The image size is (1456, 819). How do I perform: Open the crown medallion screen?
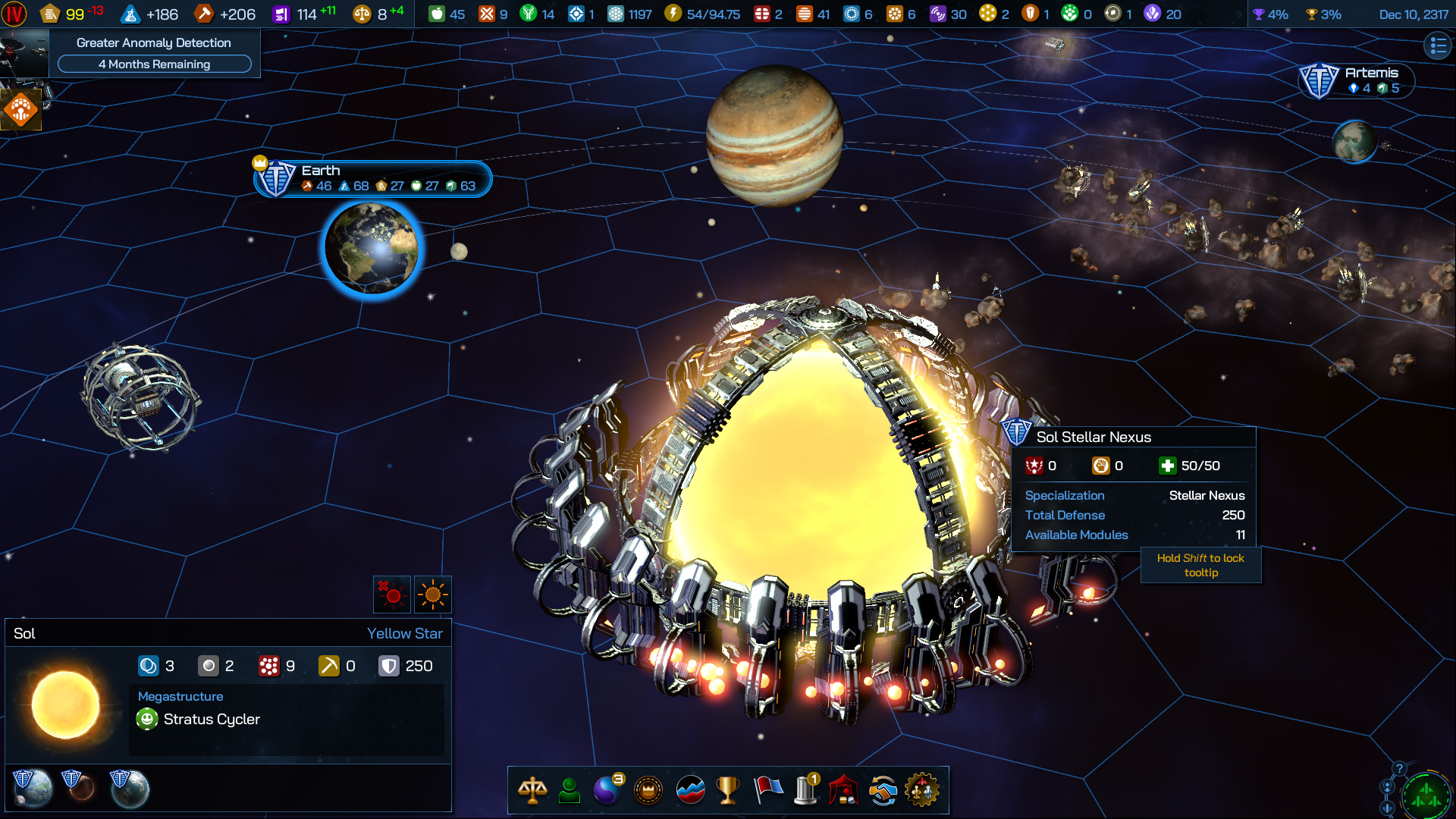(648, 791)
